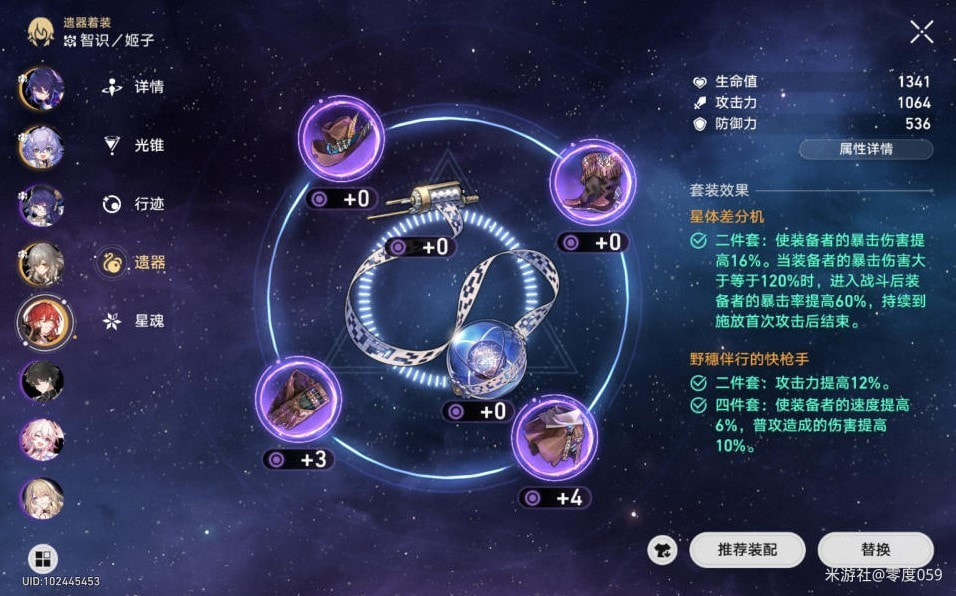
Task: Click the shirt icon to unequip relics
Action: click(662, 549)
